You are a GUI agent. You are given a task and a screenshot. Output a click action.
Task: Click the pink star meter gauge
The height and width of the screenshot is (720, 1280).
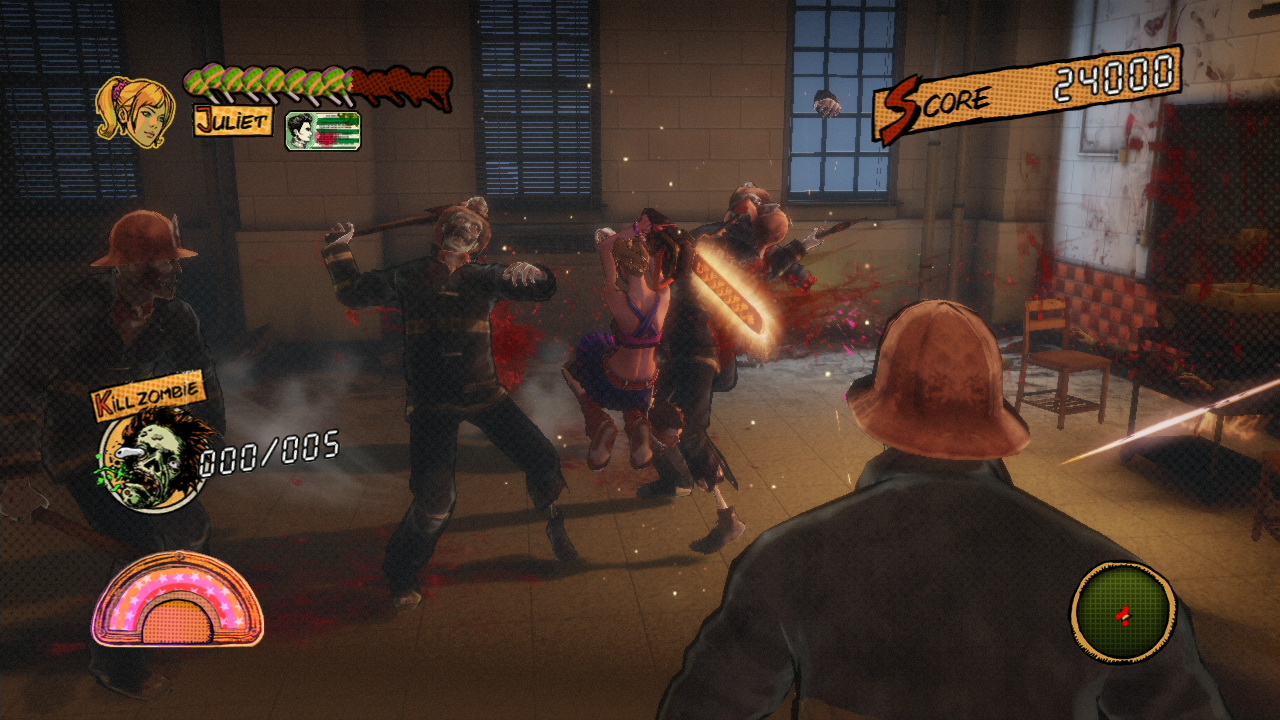point(178,599)
